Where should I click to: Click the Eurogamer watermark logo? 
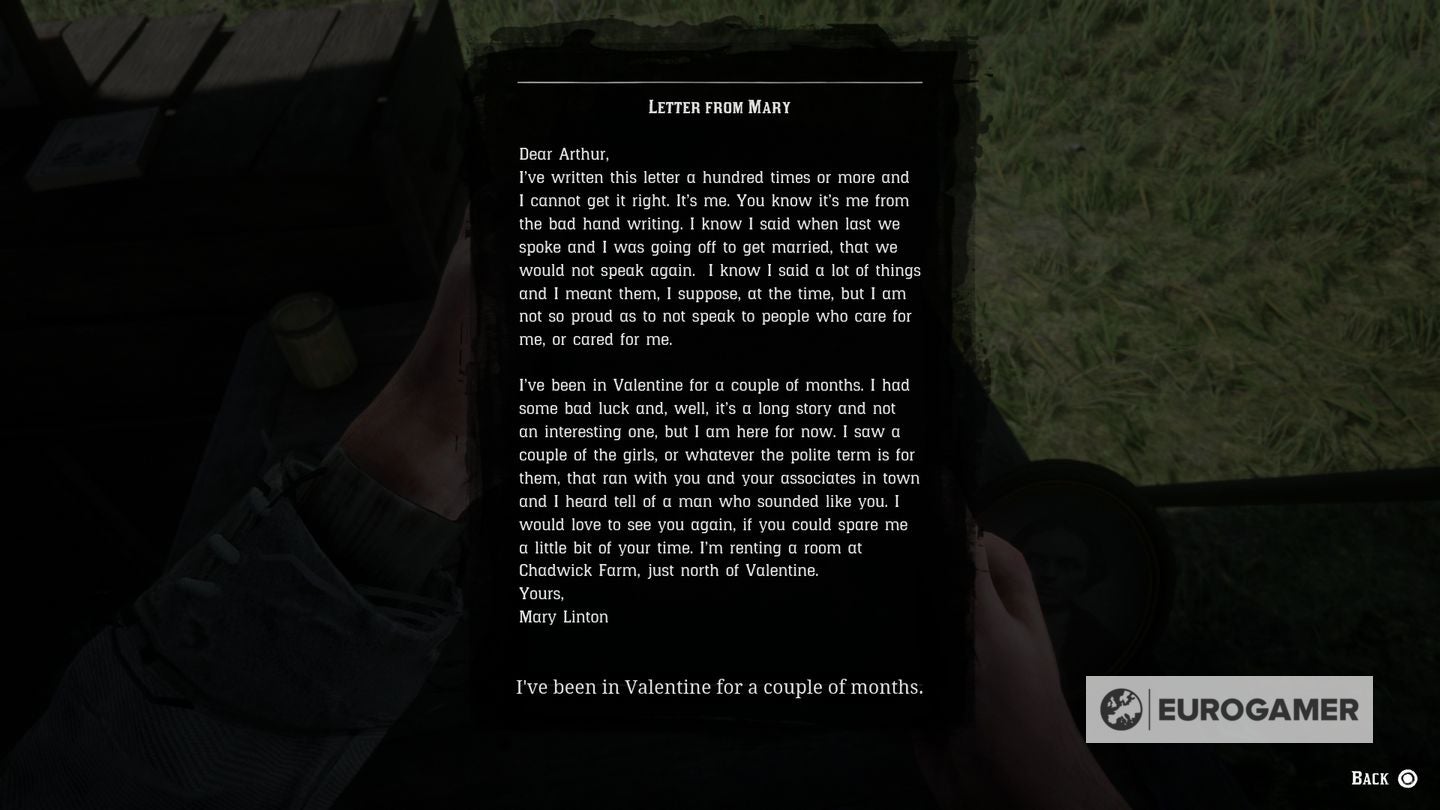coord(1230,709)
